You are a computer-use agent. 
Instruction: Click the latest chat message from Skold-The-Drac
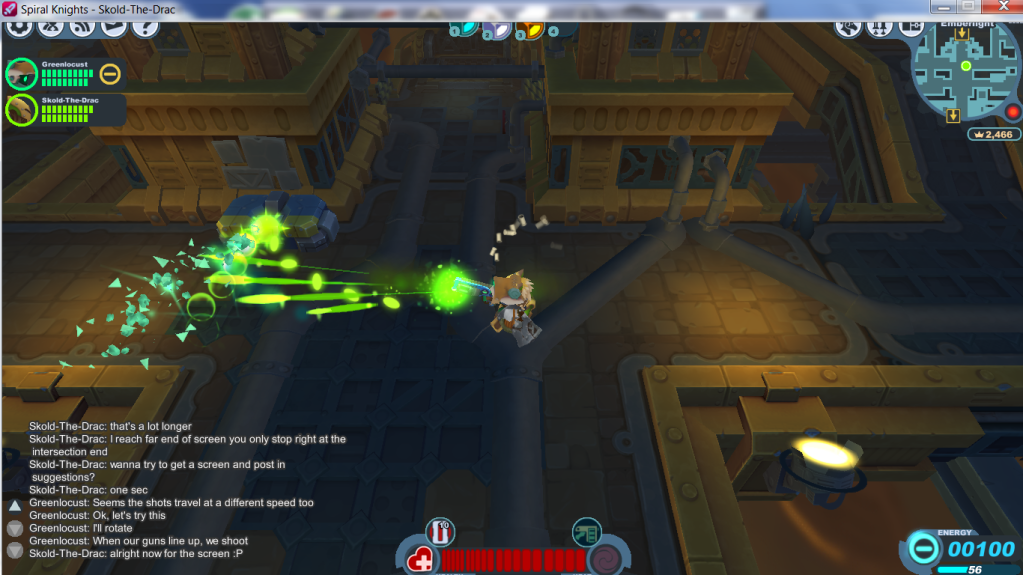pyautogui.click(x=135, y=553)
